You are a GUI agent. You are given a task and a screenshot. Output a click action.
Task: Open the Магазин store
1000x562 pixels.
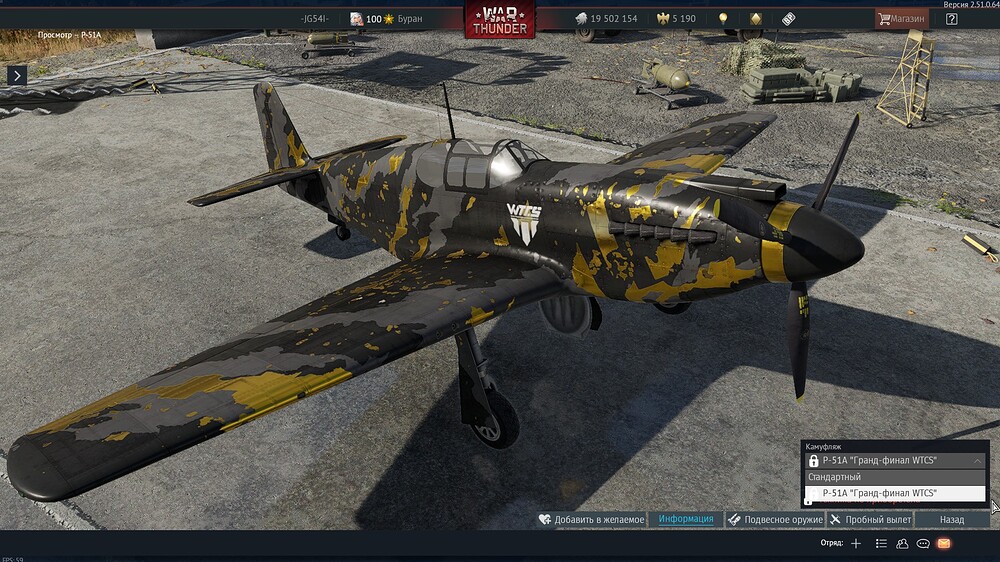901,19
